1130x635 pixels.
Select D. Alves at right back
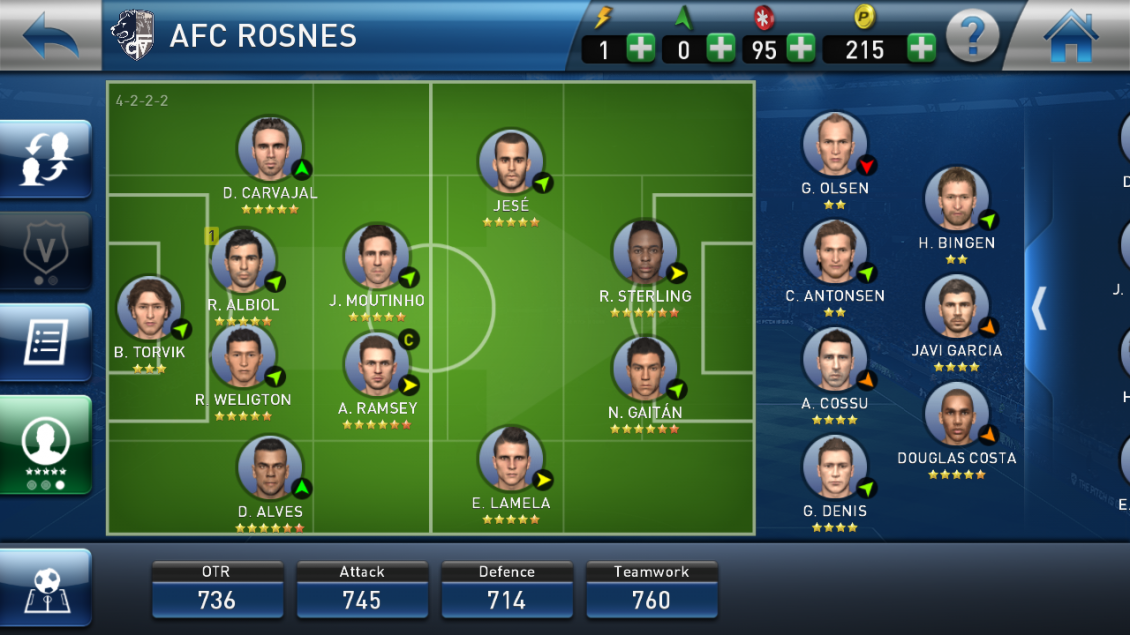tap(270, 468)
